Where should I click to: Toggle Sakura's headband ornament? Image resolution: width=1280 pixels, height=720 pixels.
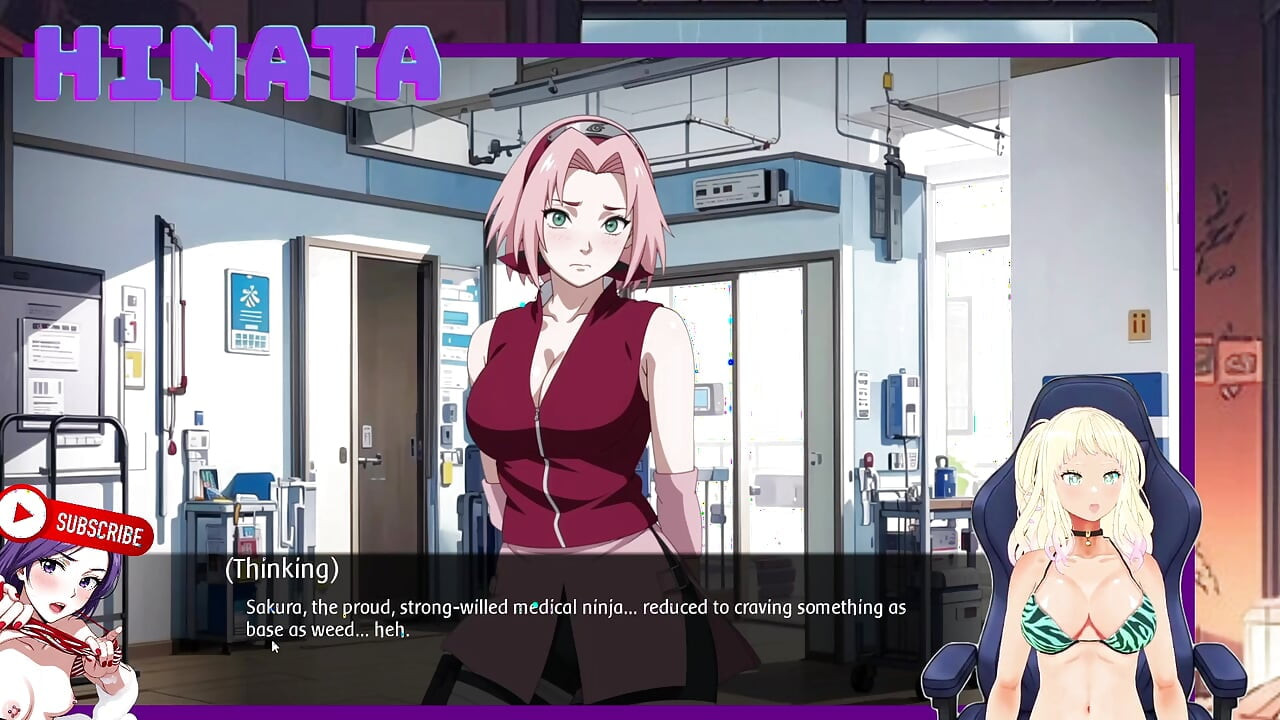(x=593, y=130)
